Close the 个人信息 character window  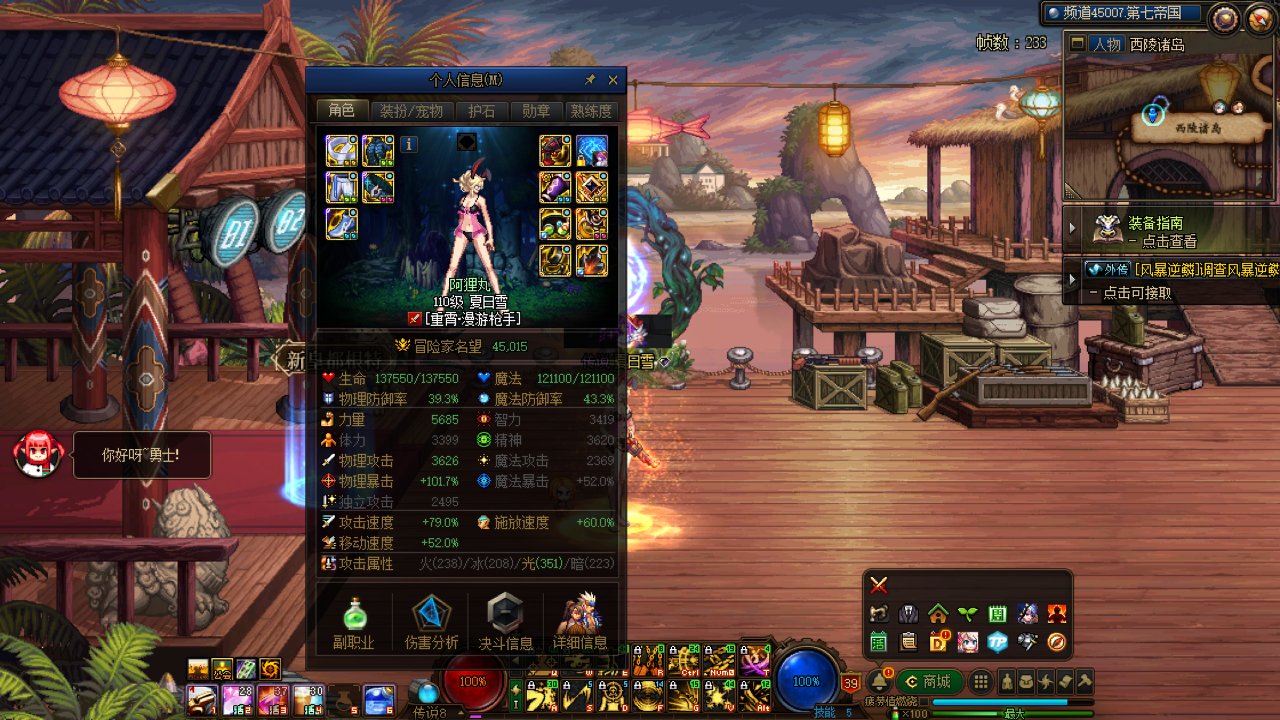coord(613,81)
